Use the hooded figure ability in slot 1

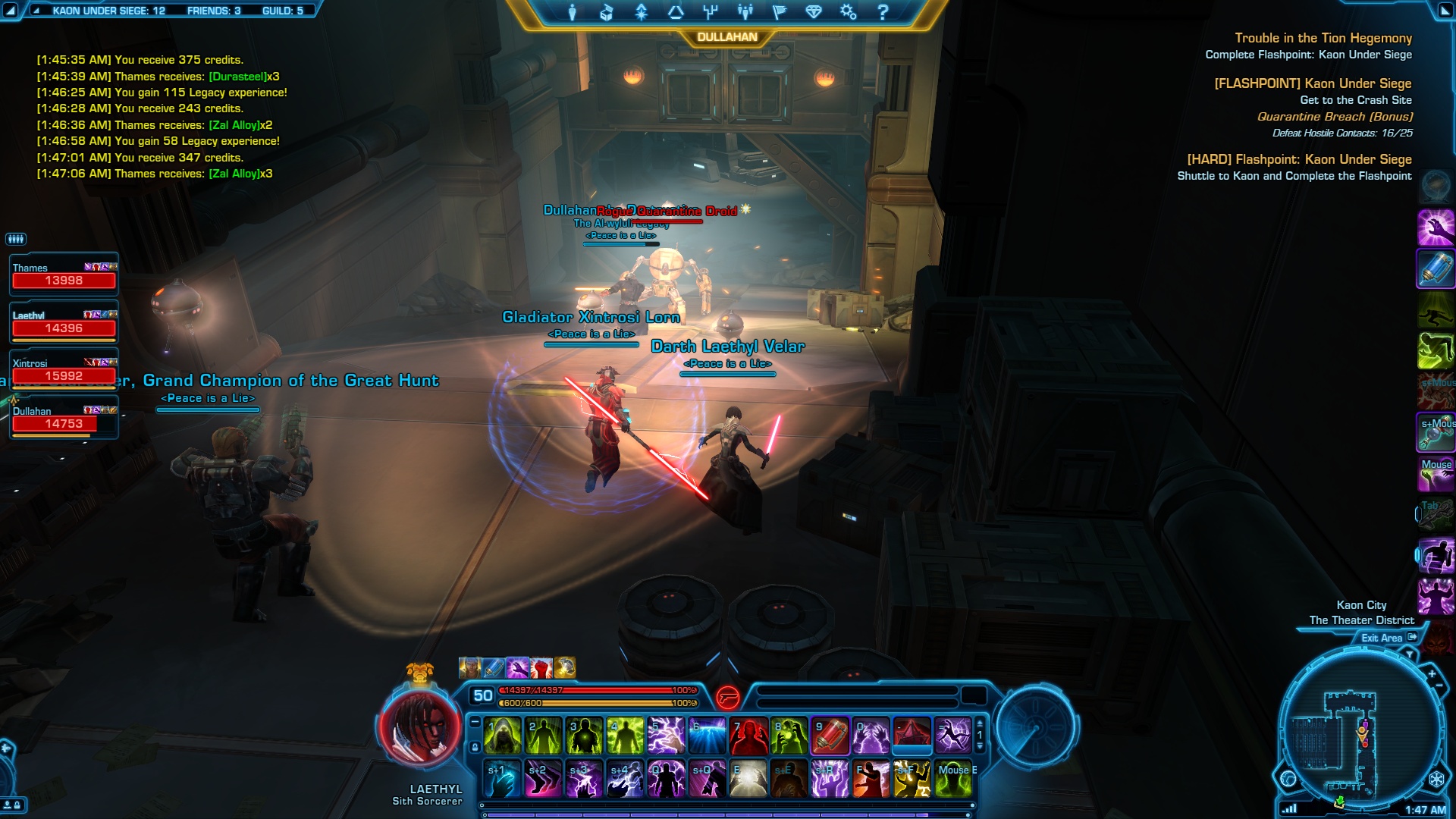click(502, 736)
